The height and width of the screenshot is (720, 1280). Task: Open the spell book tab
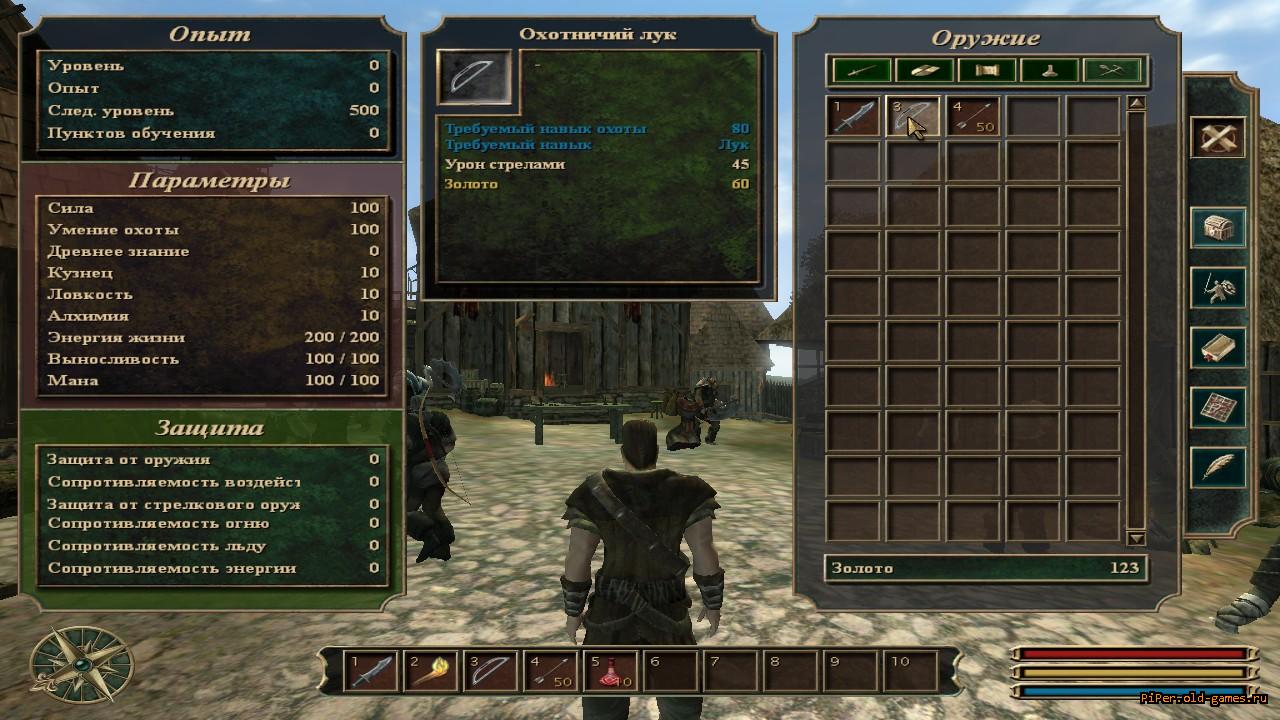1217,348
